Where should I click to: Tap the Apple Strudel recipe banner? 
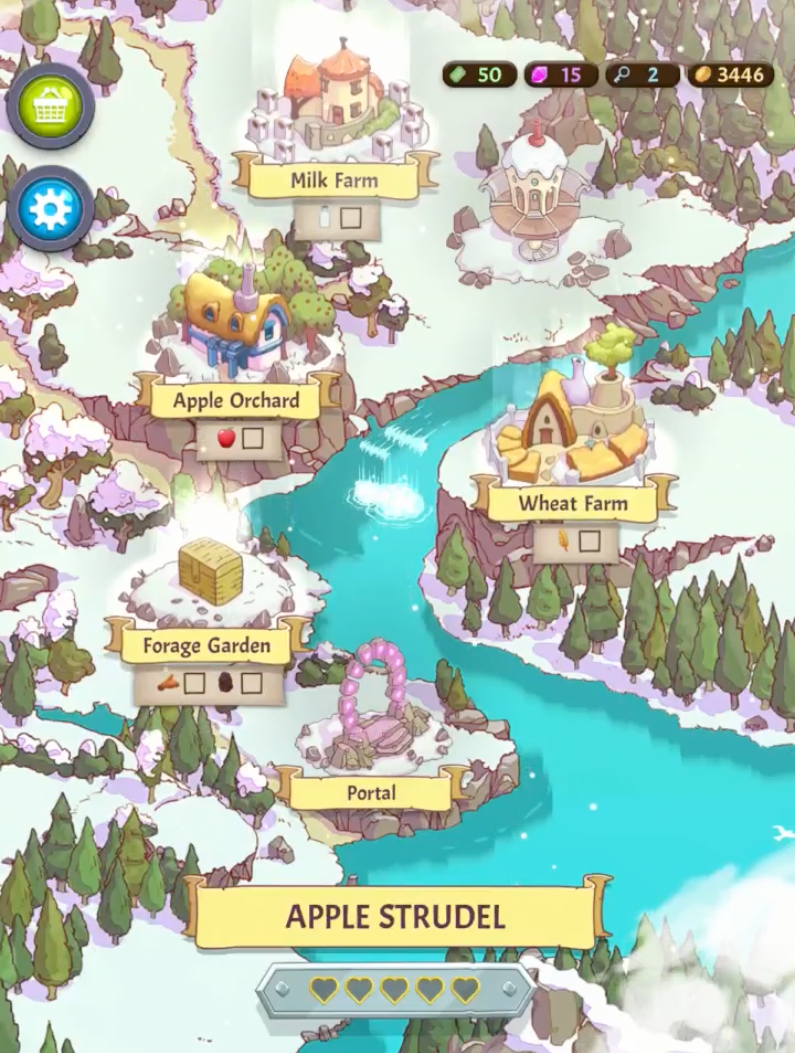coord(395,916)
